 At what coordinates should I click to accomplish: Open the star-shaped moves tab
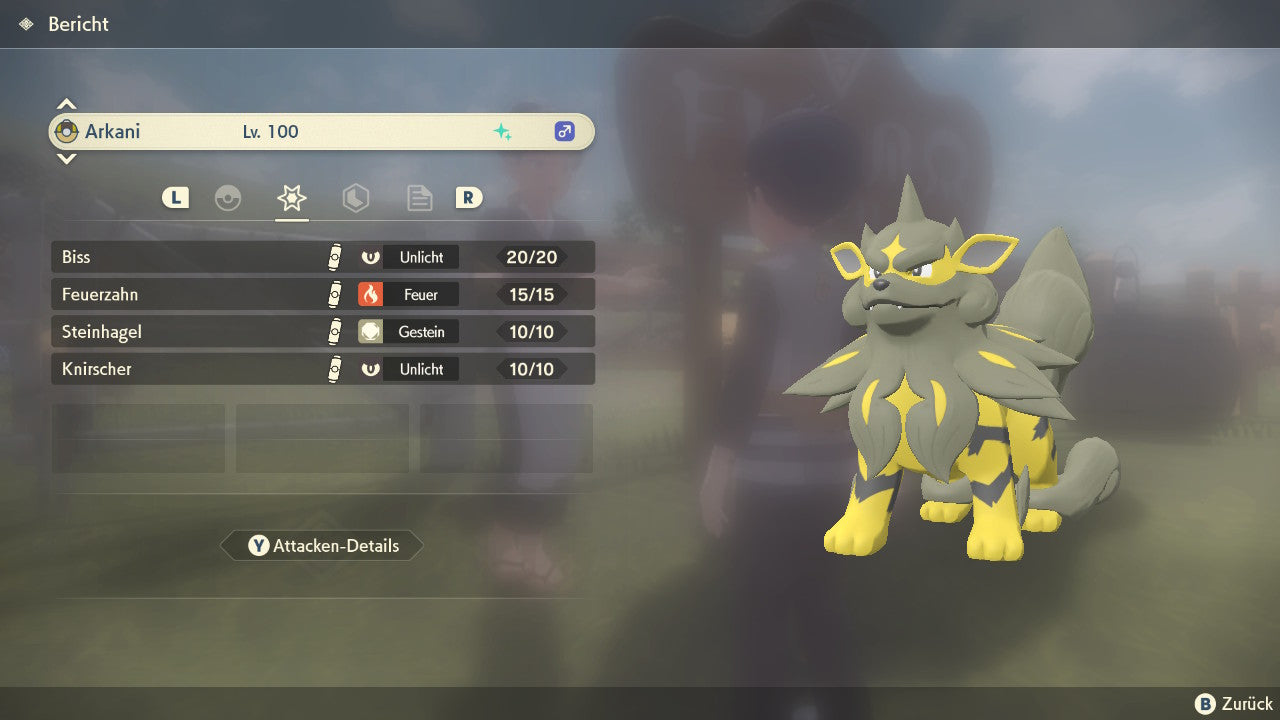[292, 198]
